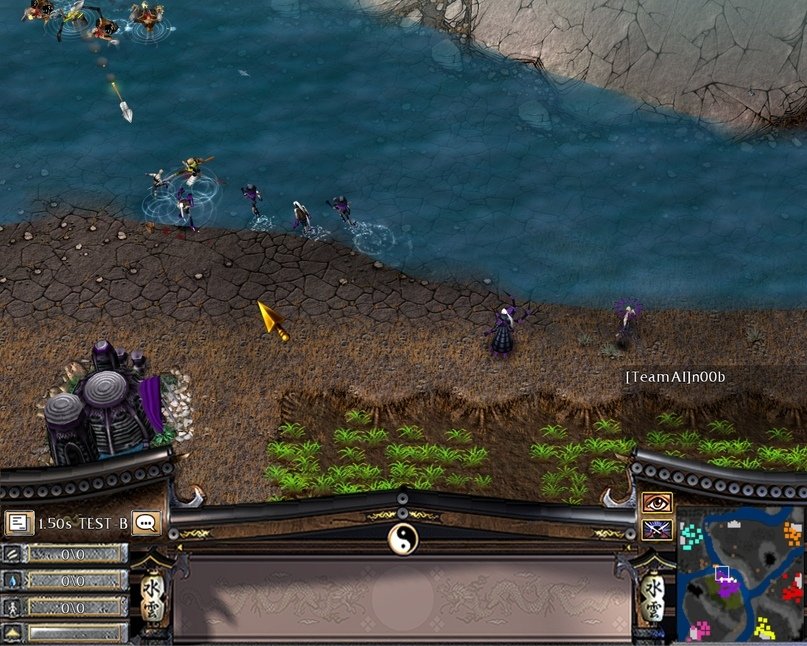Click the left paper lantern ornament

(x=153, y=598)
